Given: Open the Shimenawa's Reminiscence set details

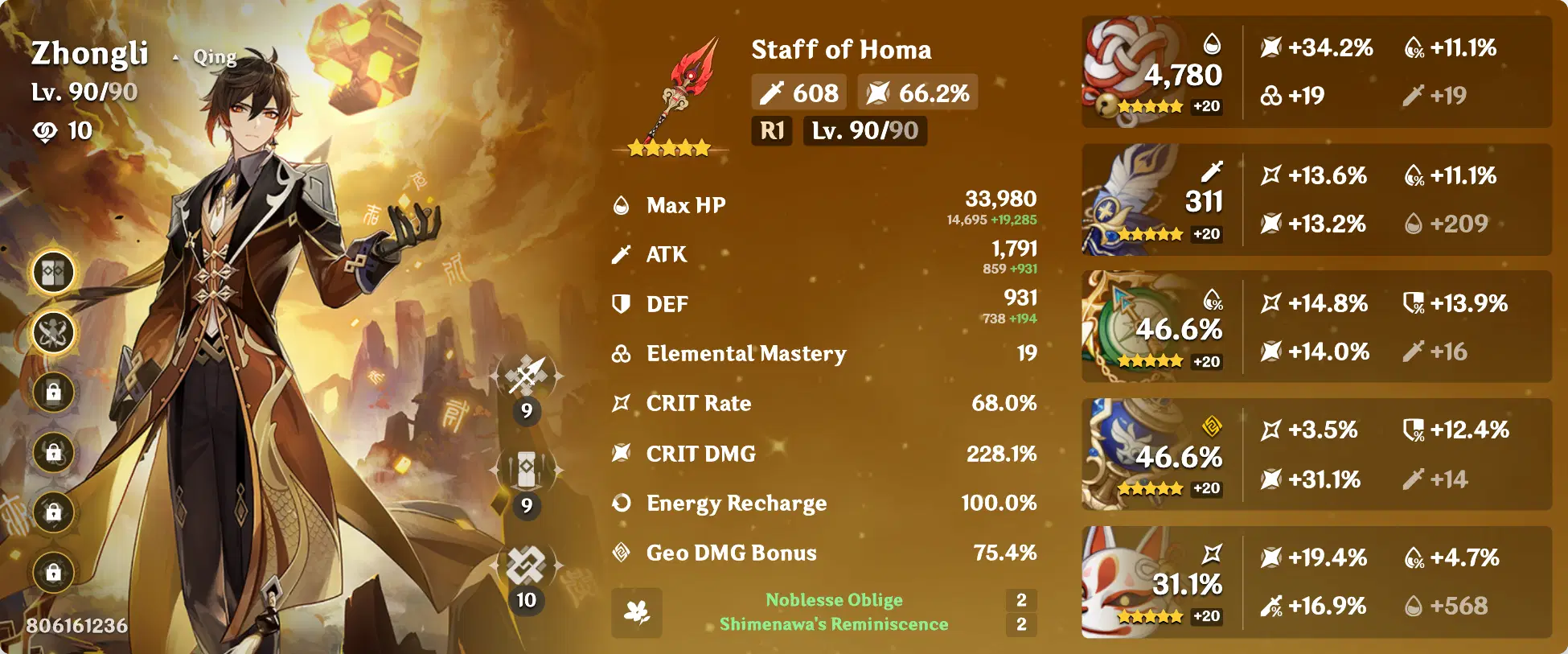Looking at the screenshot, I should tap(836, 623).
